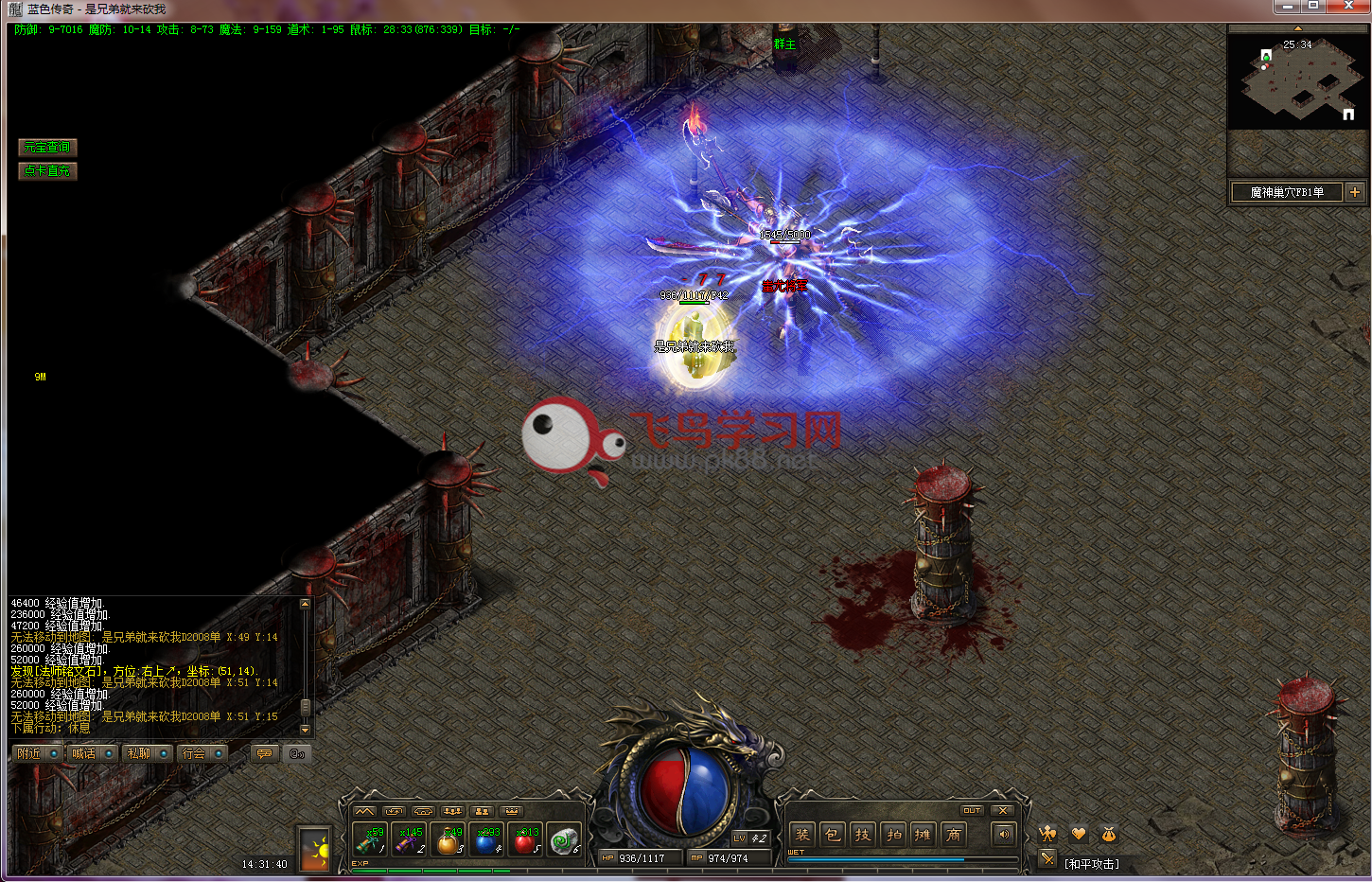Activate the green scroll in hotbar slot 1

pos(369,840)
